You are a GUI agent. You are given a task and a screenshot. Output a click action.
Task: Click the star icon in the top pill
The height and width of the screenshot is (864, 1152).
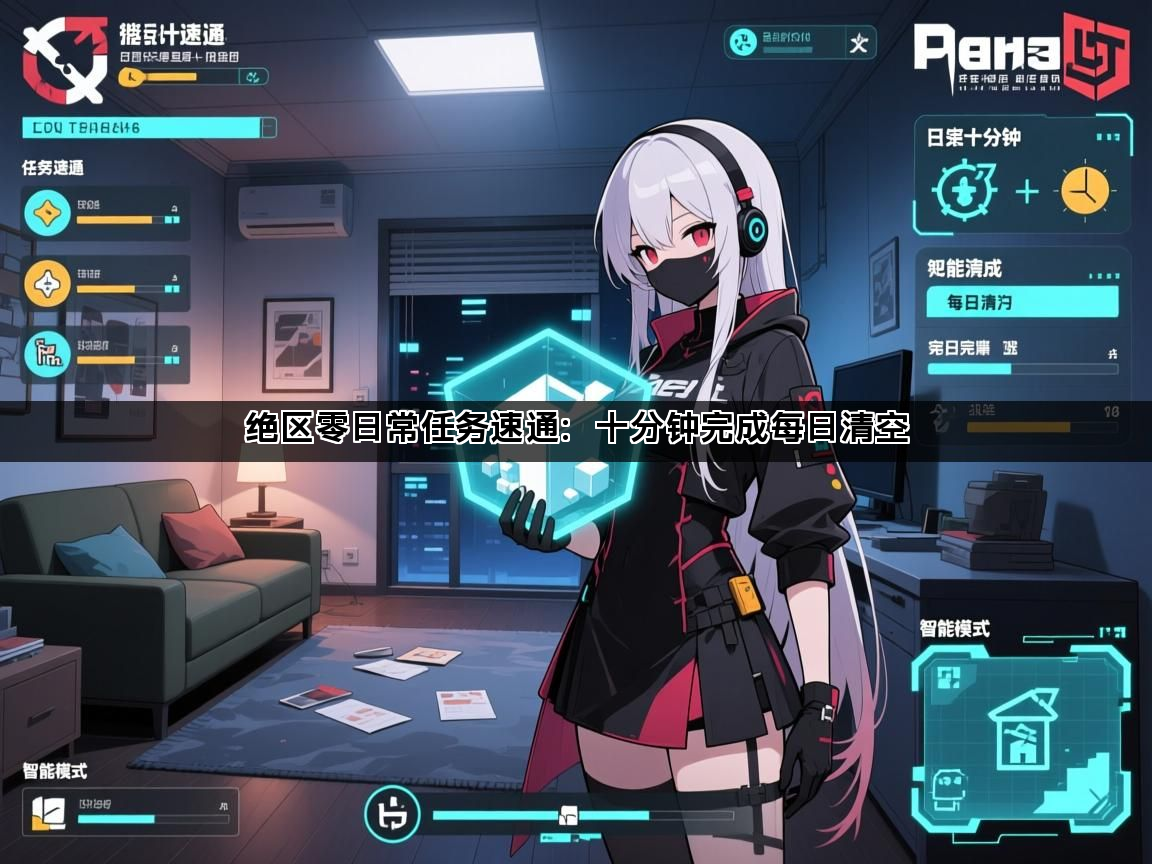(858, 43)
